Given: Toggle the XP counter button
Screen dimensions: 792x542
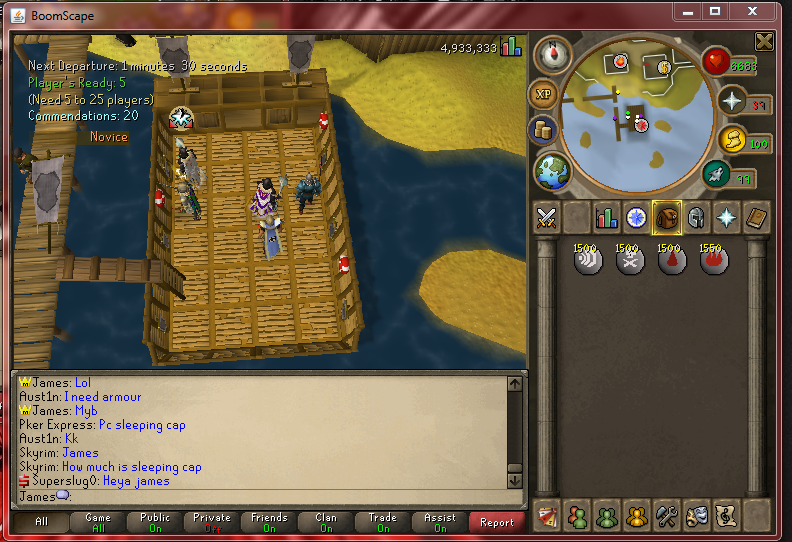Looking at the screenshot, I should [x=543, y=95].
